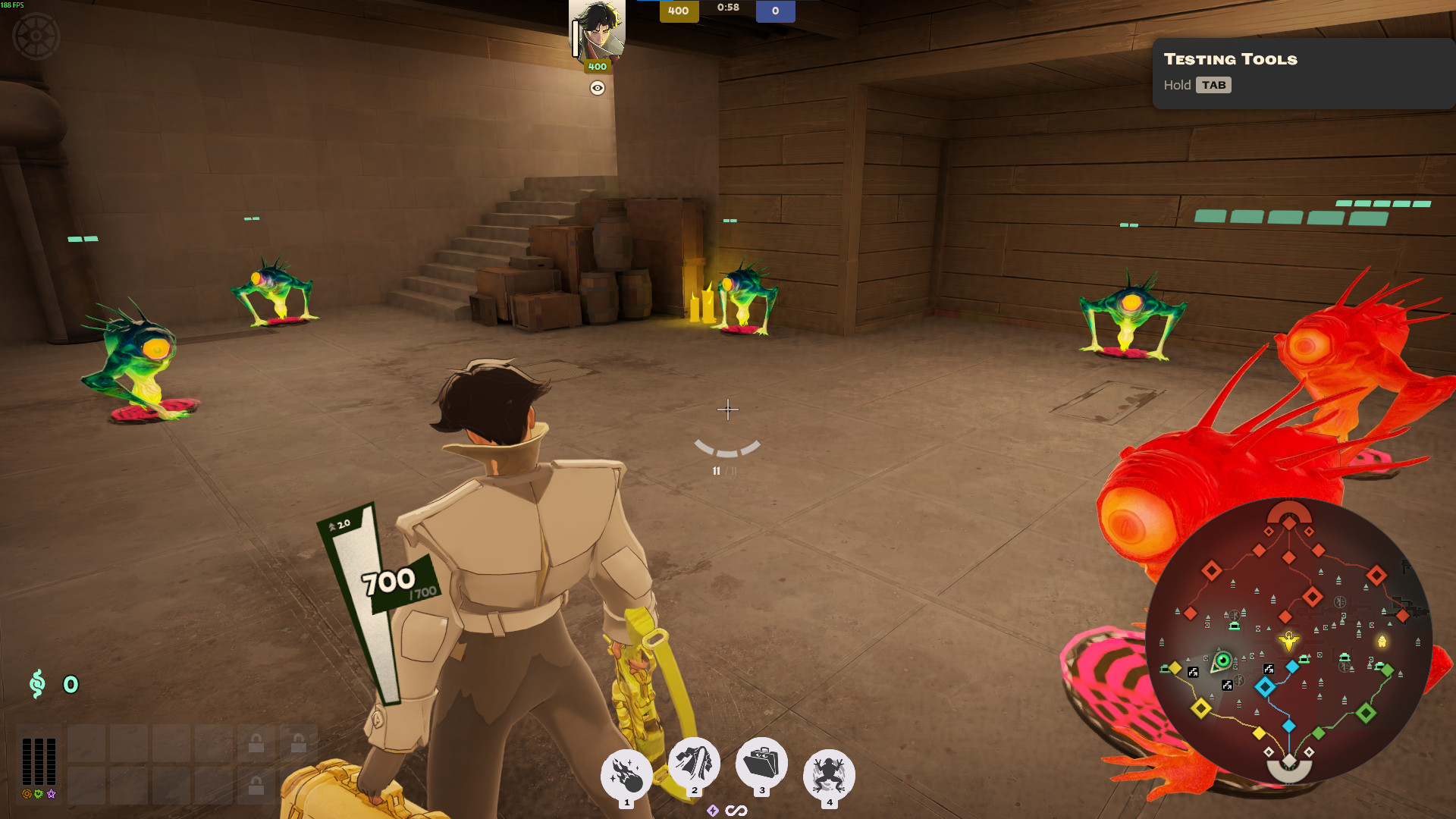1456x819 pixels.
Task: Activate the comet ability in slot 1
Action: pos(626,775)
